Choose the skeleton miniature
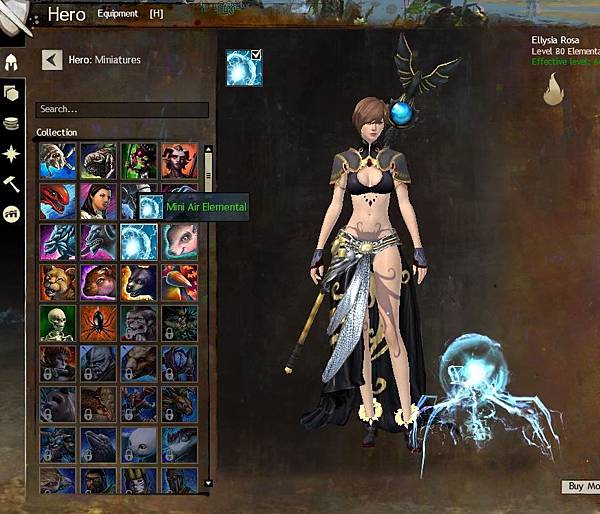 (57, 322)
